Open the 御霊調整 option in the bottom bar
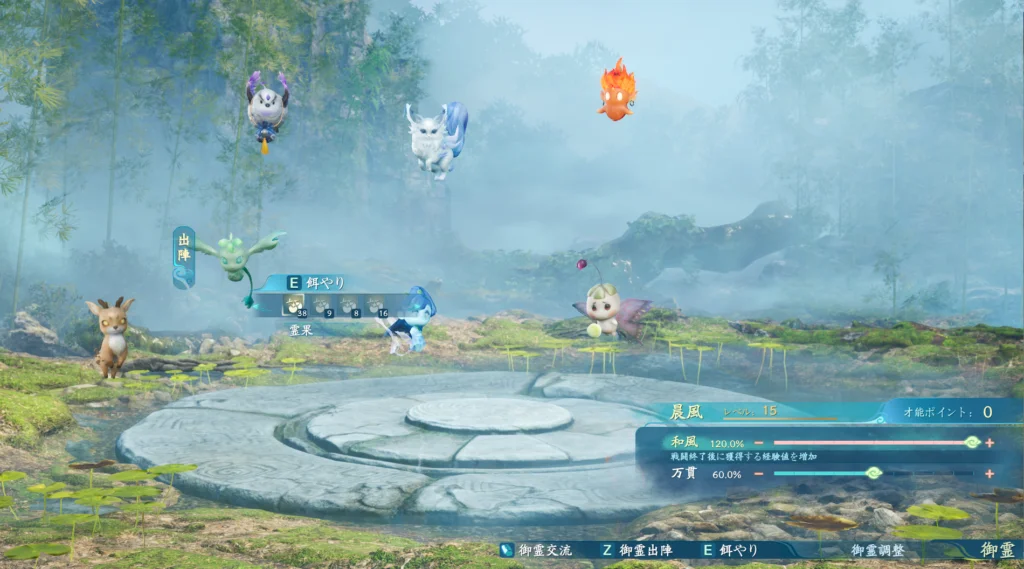Screen dimensions: 1024x569 coord(877,550)
